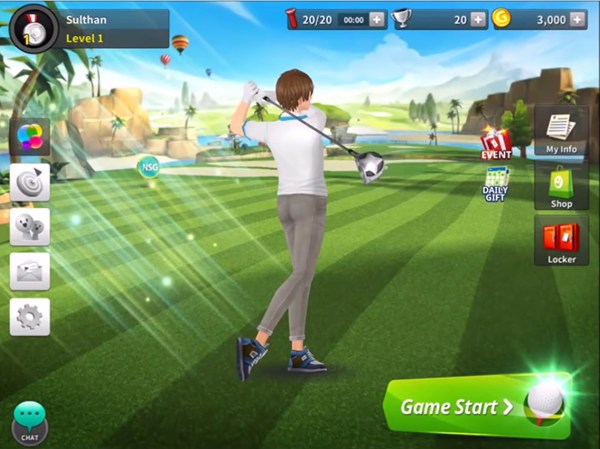Add more gold coins with plus button
The height and width of the screenshot is (449, 600).
(x=587, y=19)
